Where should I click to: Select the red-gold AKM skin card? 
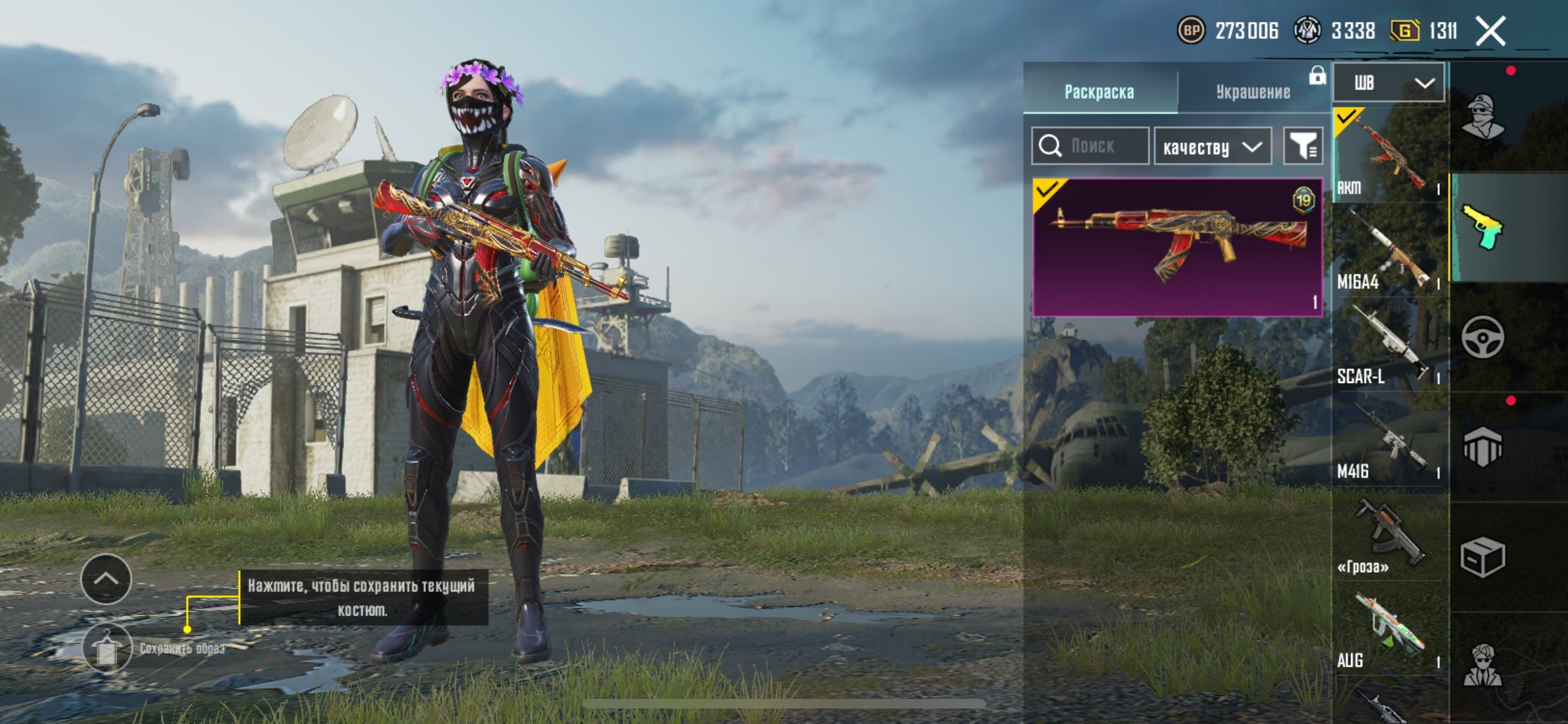coord(1177,248)
